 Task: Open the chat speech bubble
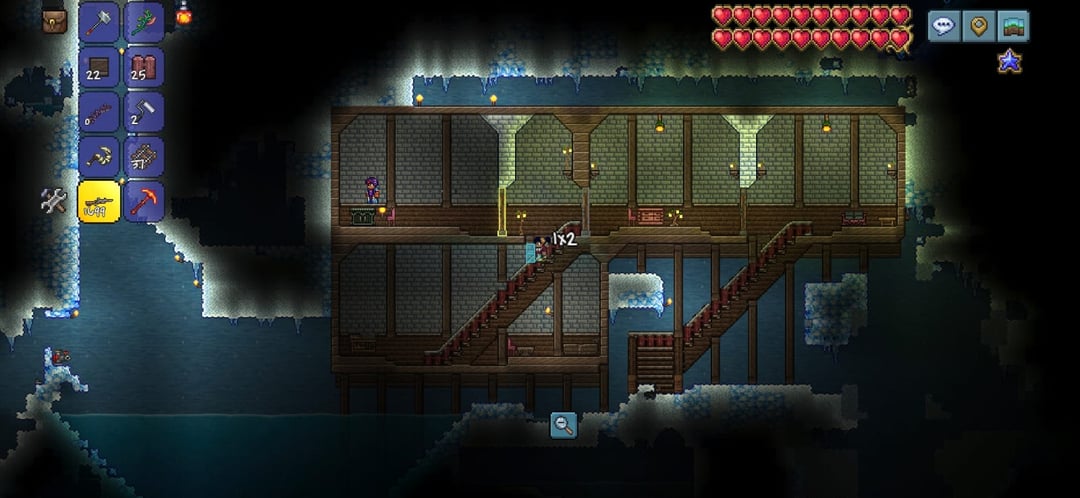[x=944, y=26]
